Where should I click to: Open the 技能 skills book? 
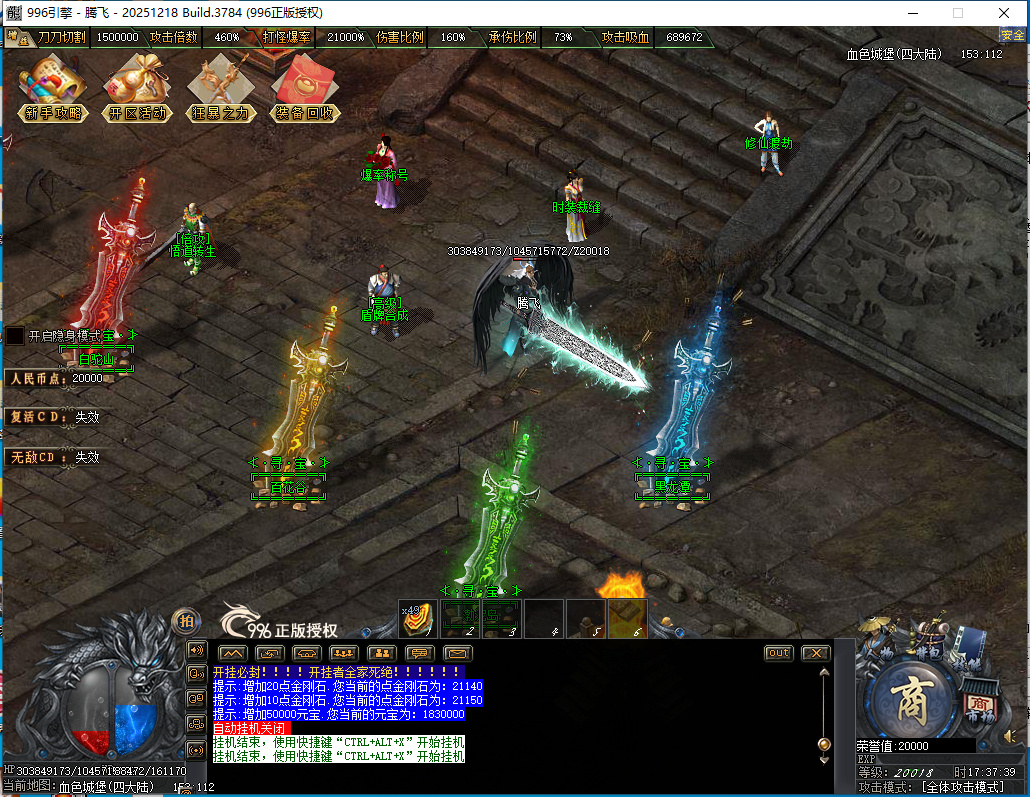[971, 650]
